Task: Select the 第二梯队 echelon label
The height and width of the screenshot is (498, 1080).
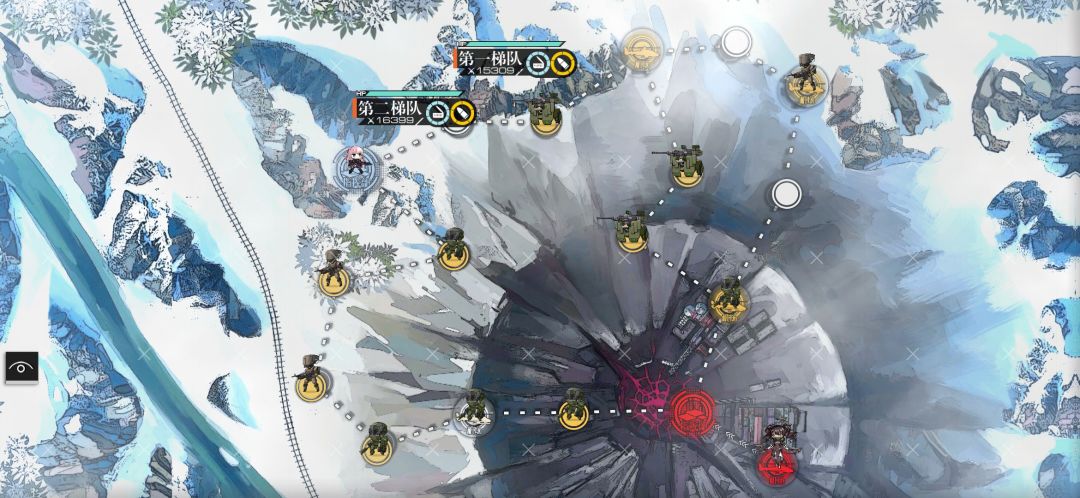Action: tap(390, 106)
